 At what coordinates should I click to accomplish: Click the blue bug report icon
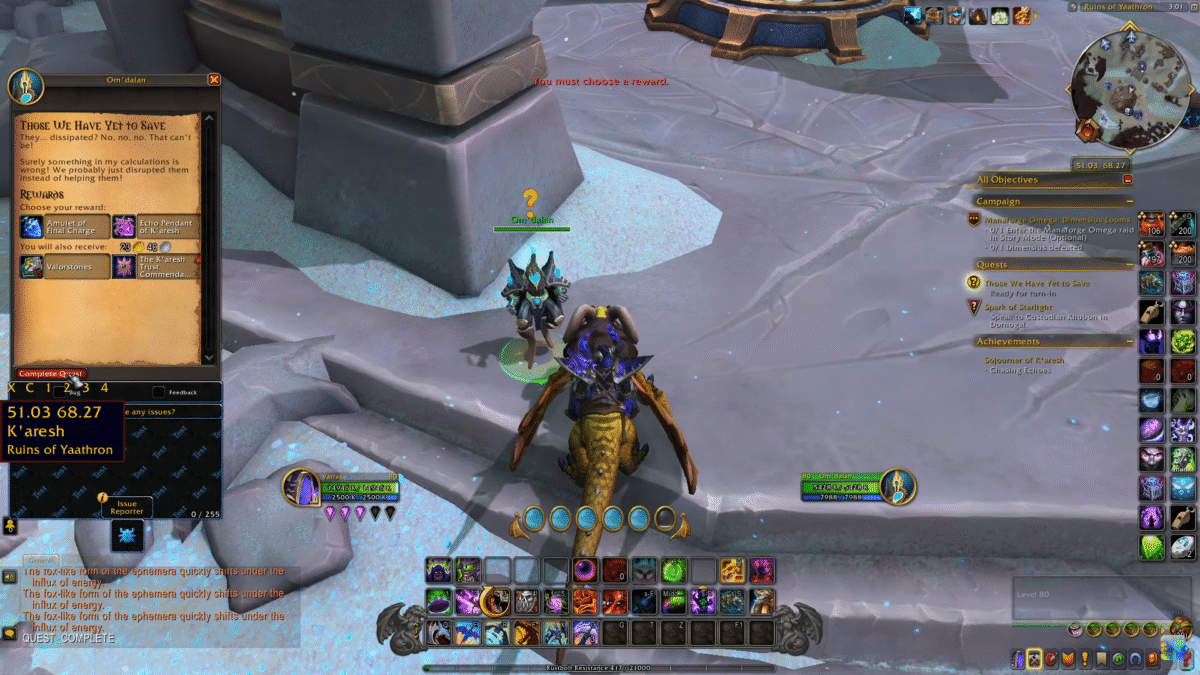pyautogui.click(x=127, y=536)
